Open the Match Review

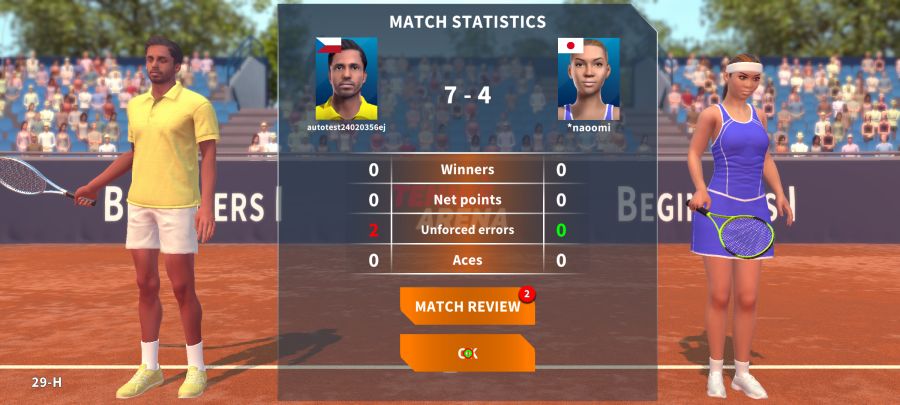pos(467,306)
